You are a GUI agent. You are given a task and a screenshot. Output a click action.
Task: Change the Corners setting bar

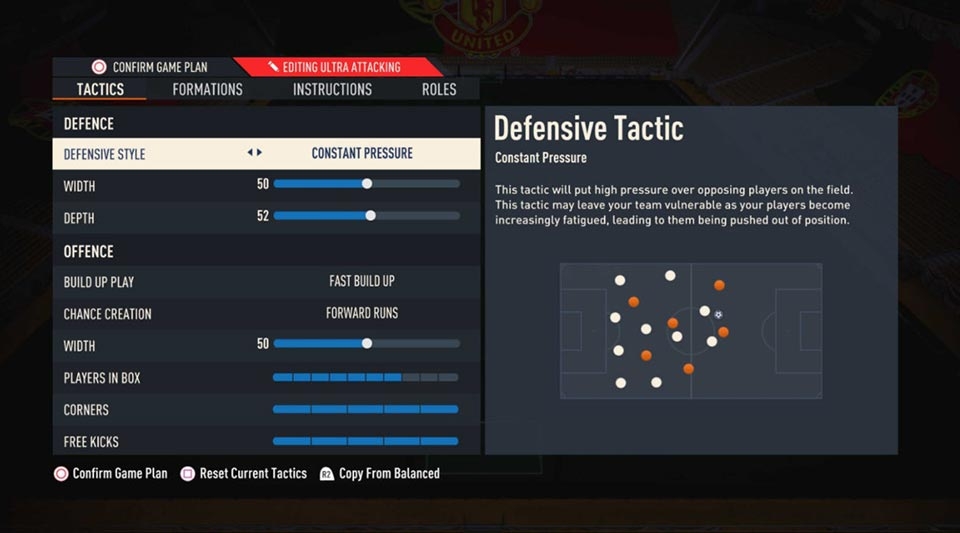365,409
